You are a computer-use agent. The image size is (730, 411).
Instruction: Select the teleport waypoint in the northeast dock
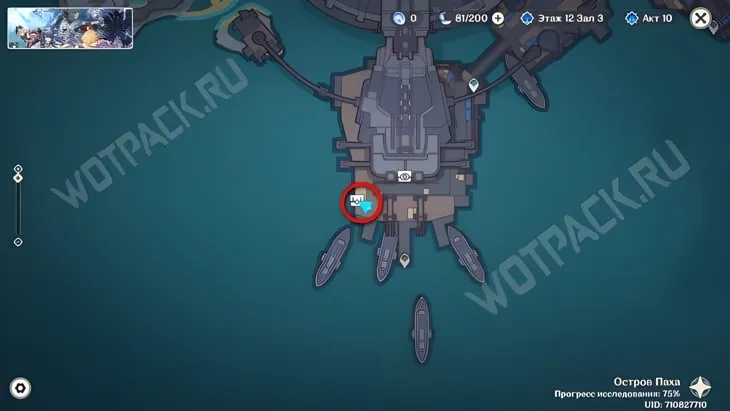point(473,85)
